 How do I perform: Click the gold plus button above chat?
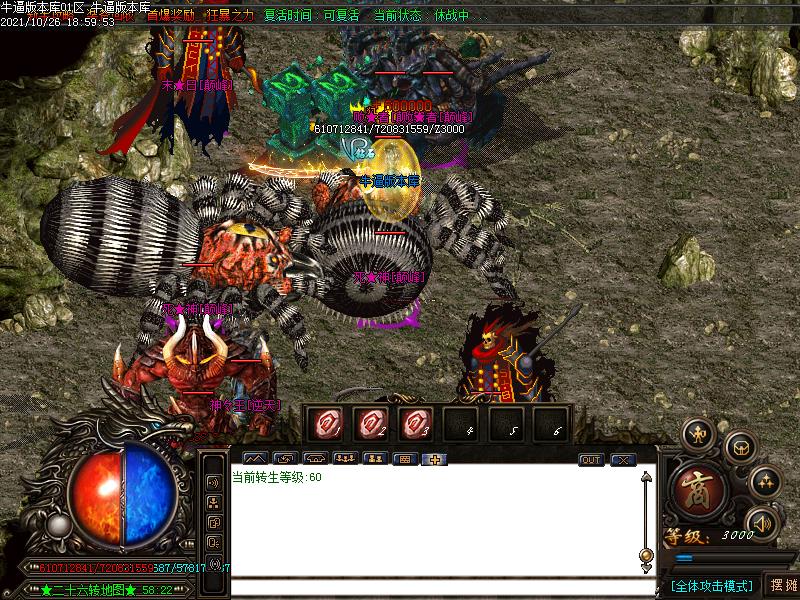435,459
